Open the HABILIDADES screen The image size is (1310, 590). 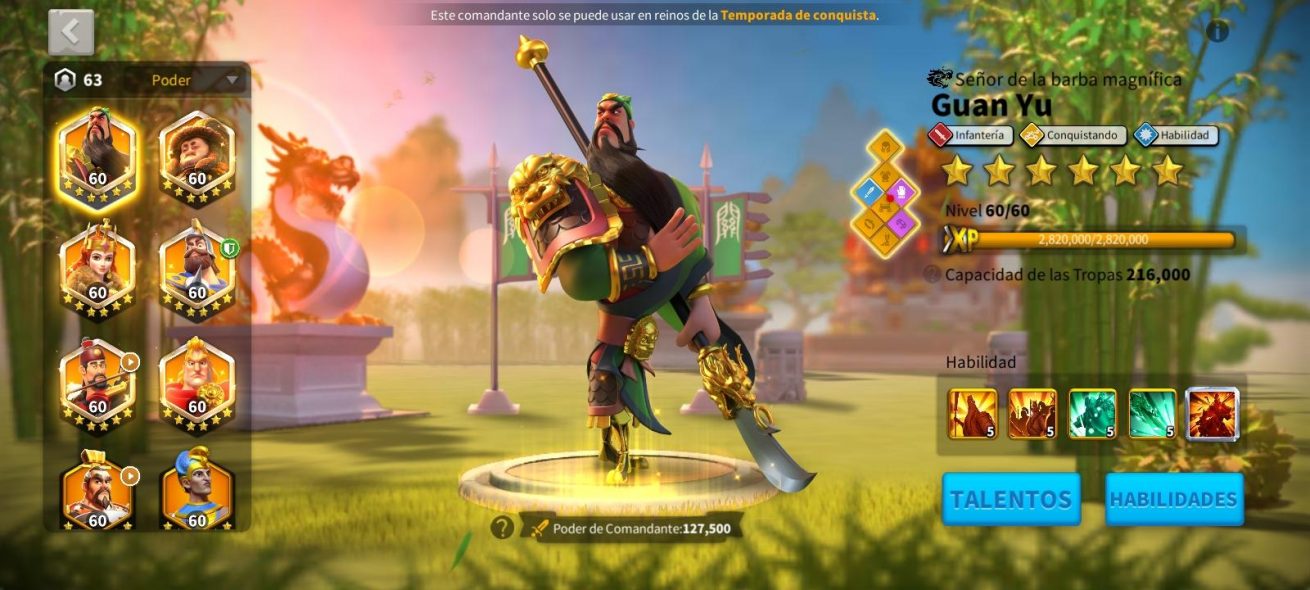[1174, 499]
